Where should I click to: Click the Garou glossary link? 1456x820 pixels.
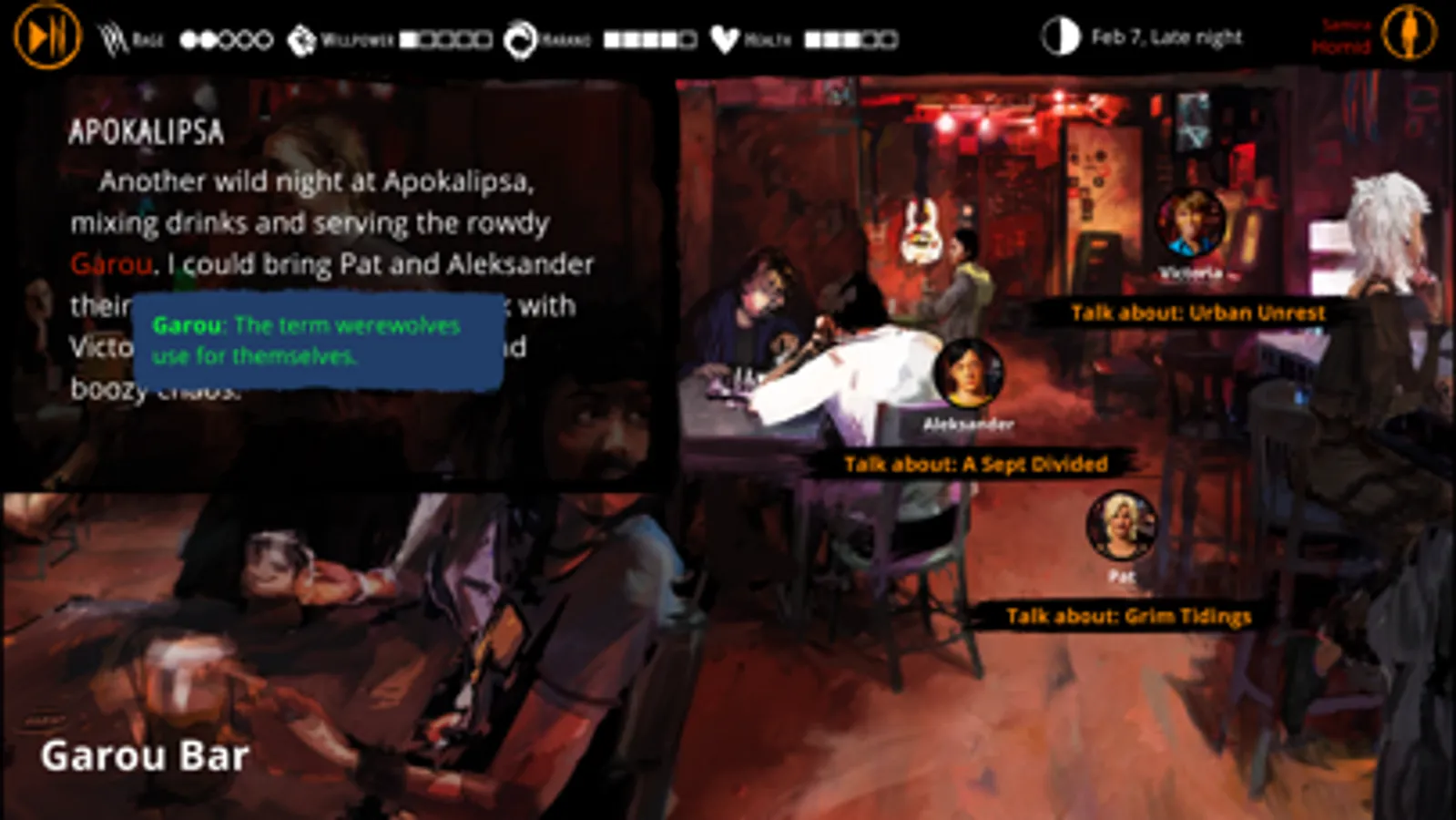pos(110,263)
